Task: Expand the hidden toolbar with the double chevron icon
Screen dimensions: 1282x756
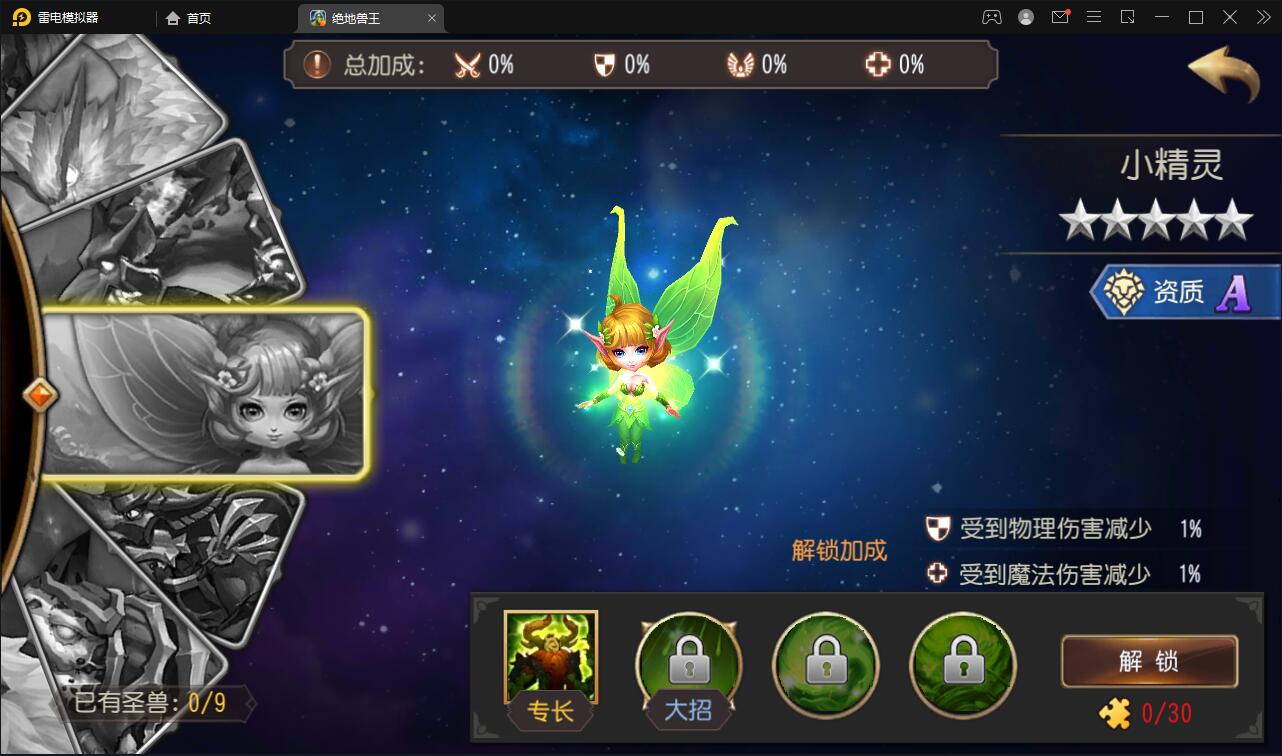Action: (1261, 17)
